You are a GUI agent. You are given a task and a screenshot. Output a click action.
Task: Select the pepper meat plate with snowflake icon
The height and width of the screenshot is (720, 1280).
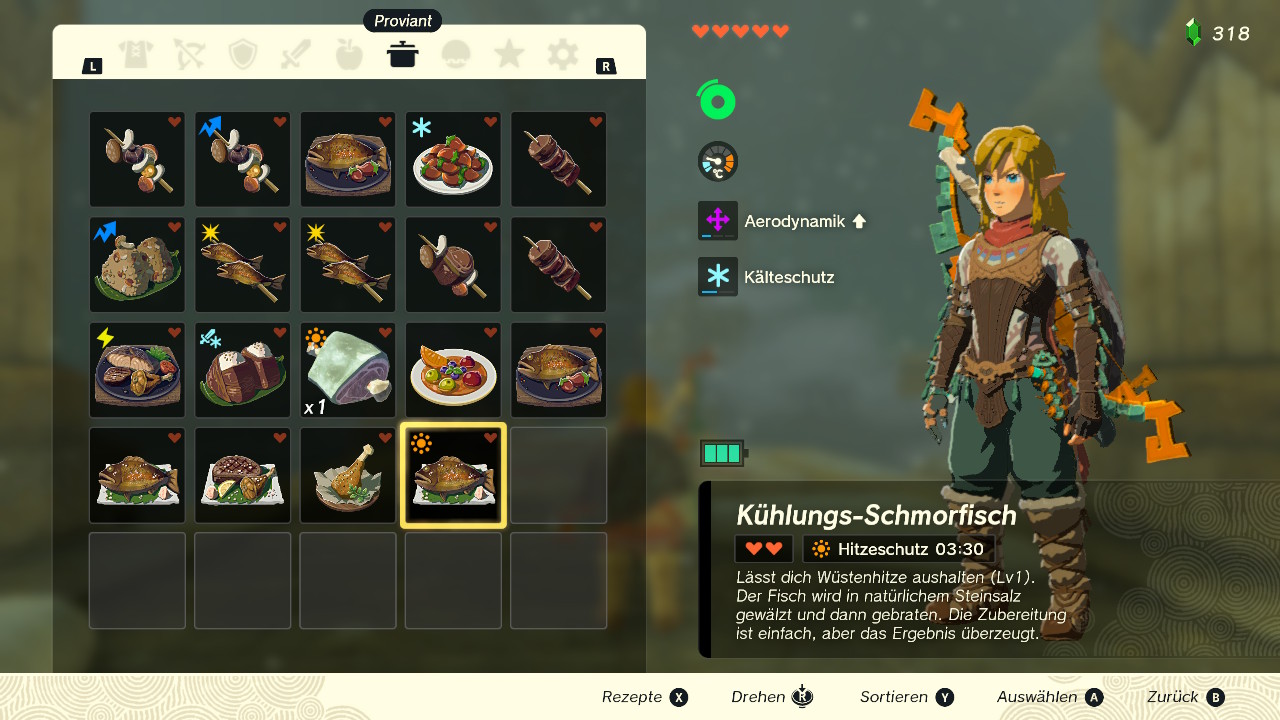tap(453, 160)
